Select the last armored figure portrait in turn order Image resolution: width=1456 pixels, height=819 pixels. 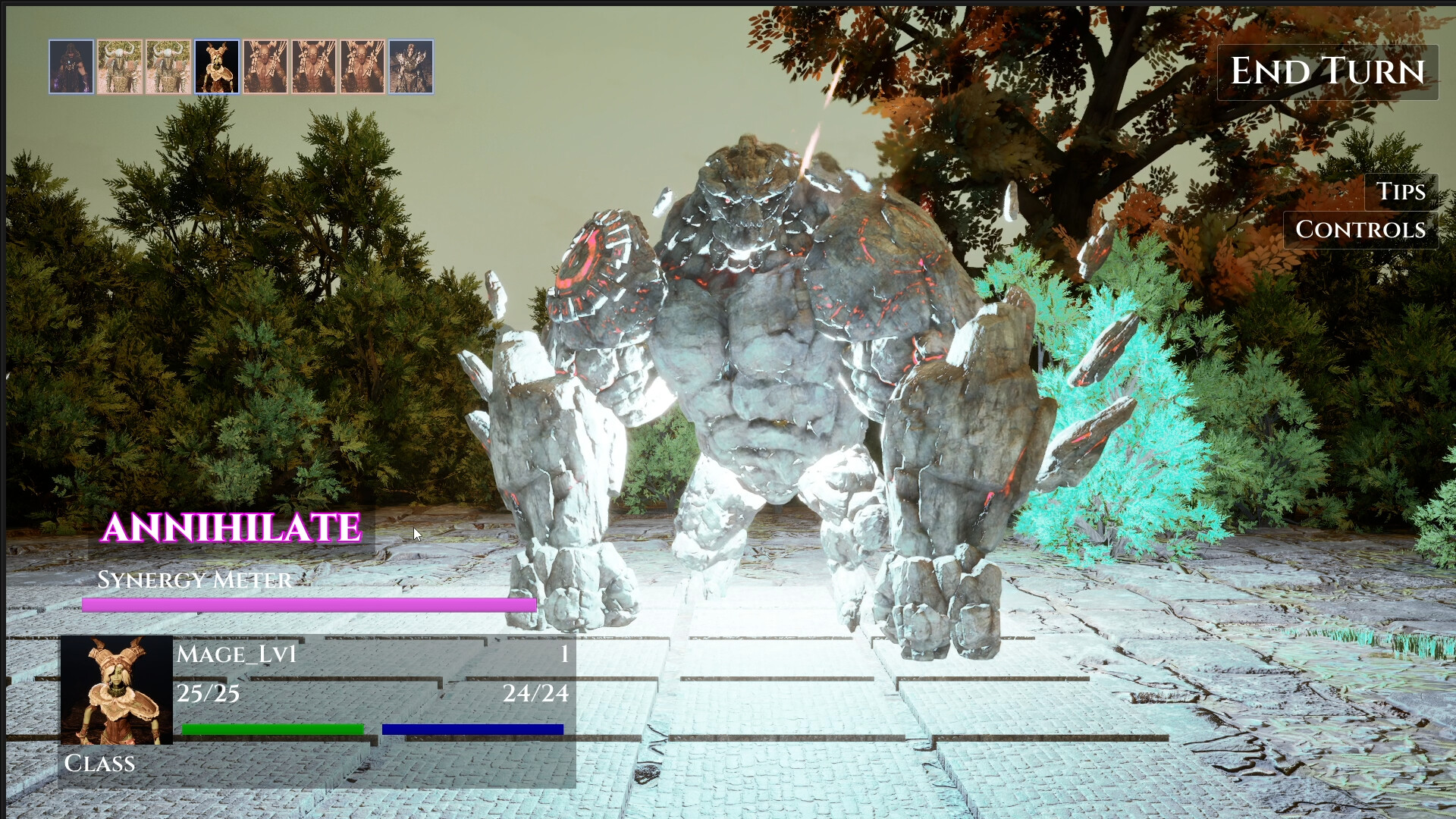tap(411, 68)
